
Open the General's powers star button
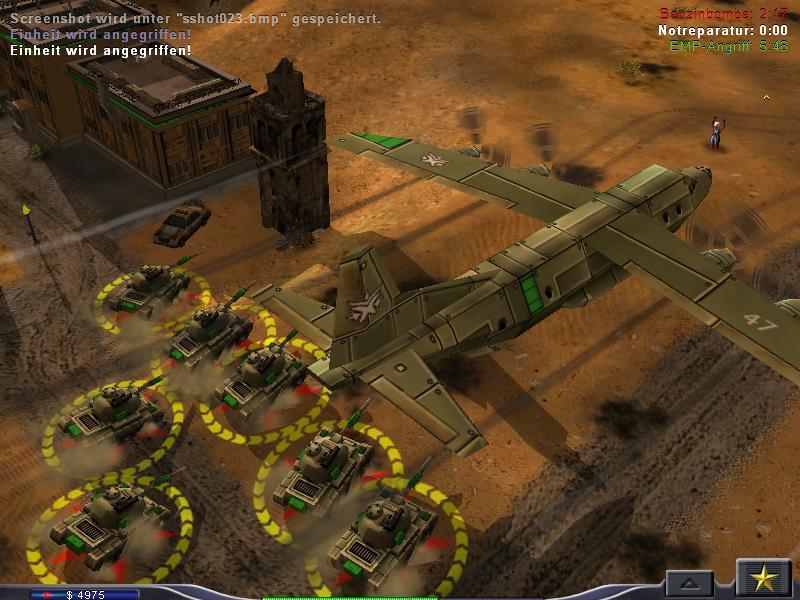pyautogui.click(x=764, y=579)
